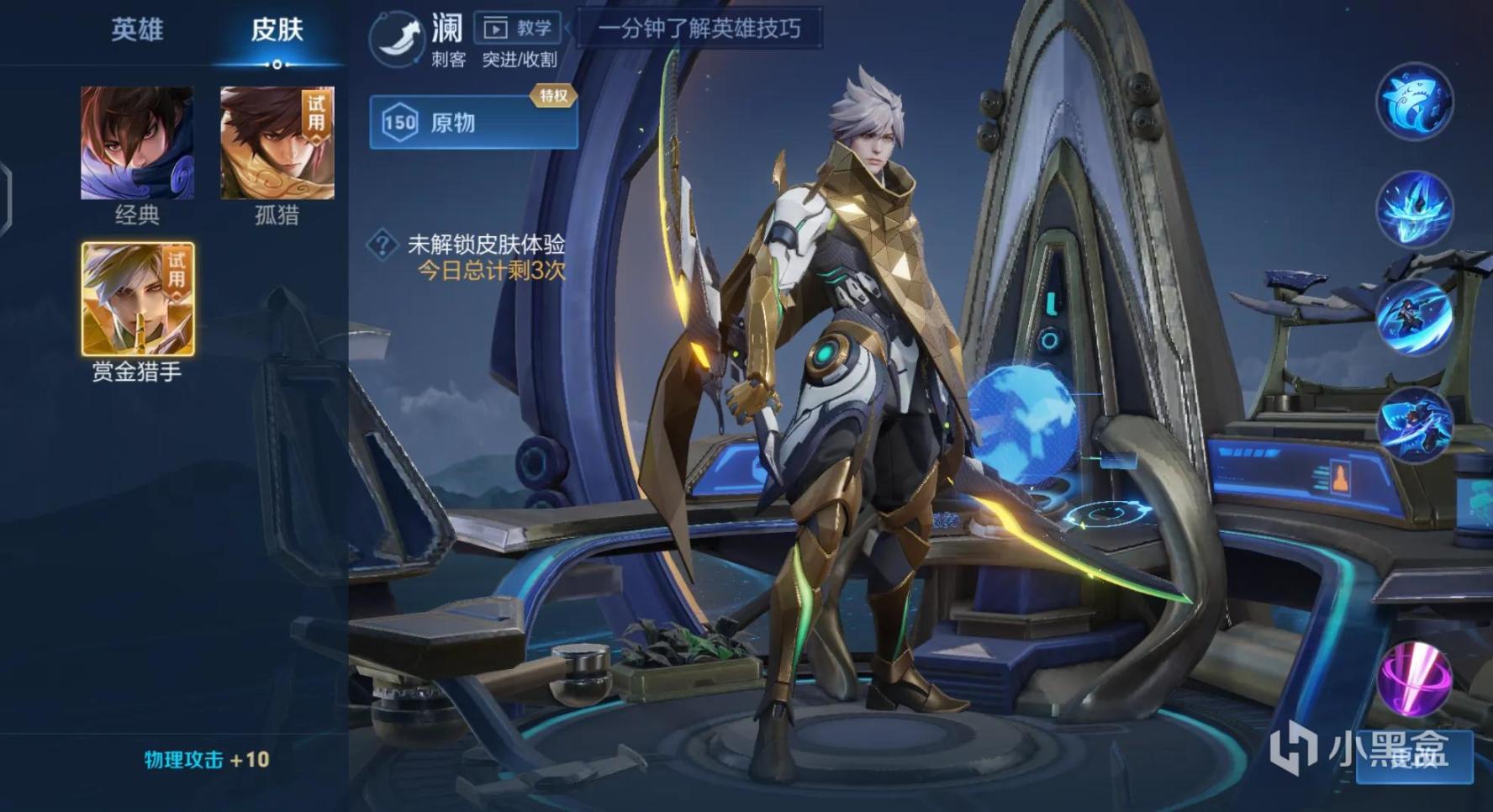Select the 经典 classic skin
The height and width of the screenshot is (812, 1493).
tap(137, 141)
